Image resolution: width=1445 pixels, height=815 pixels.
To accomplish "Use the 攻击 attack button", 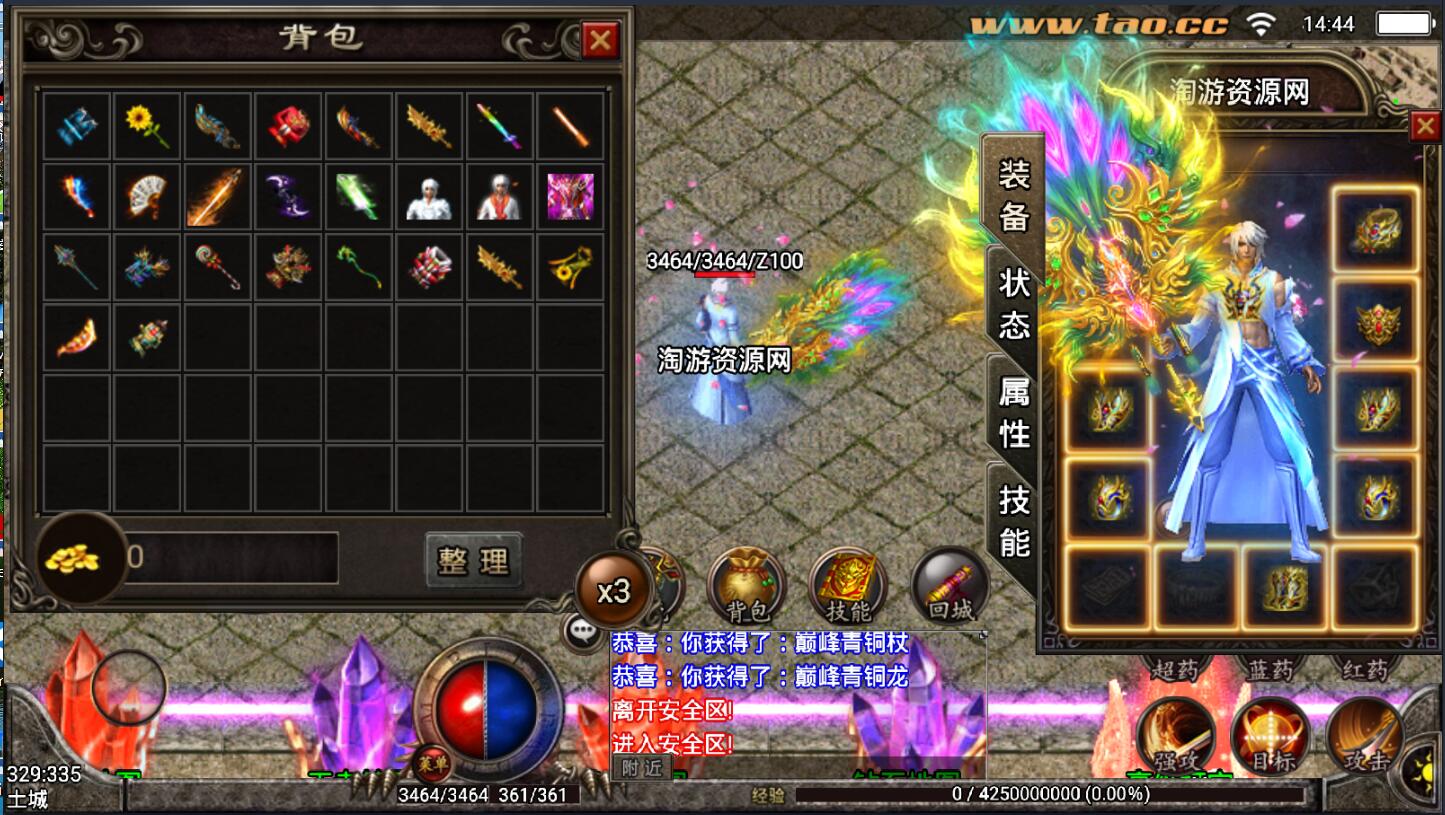I will [x=1366, y=735].
